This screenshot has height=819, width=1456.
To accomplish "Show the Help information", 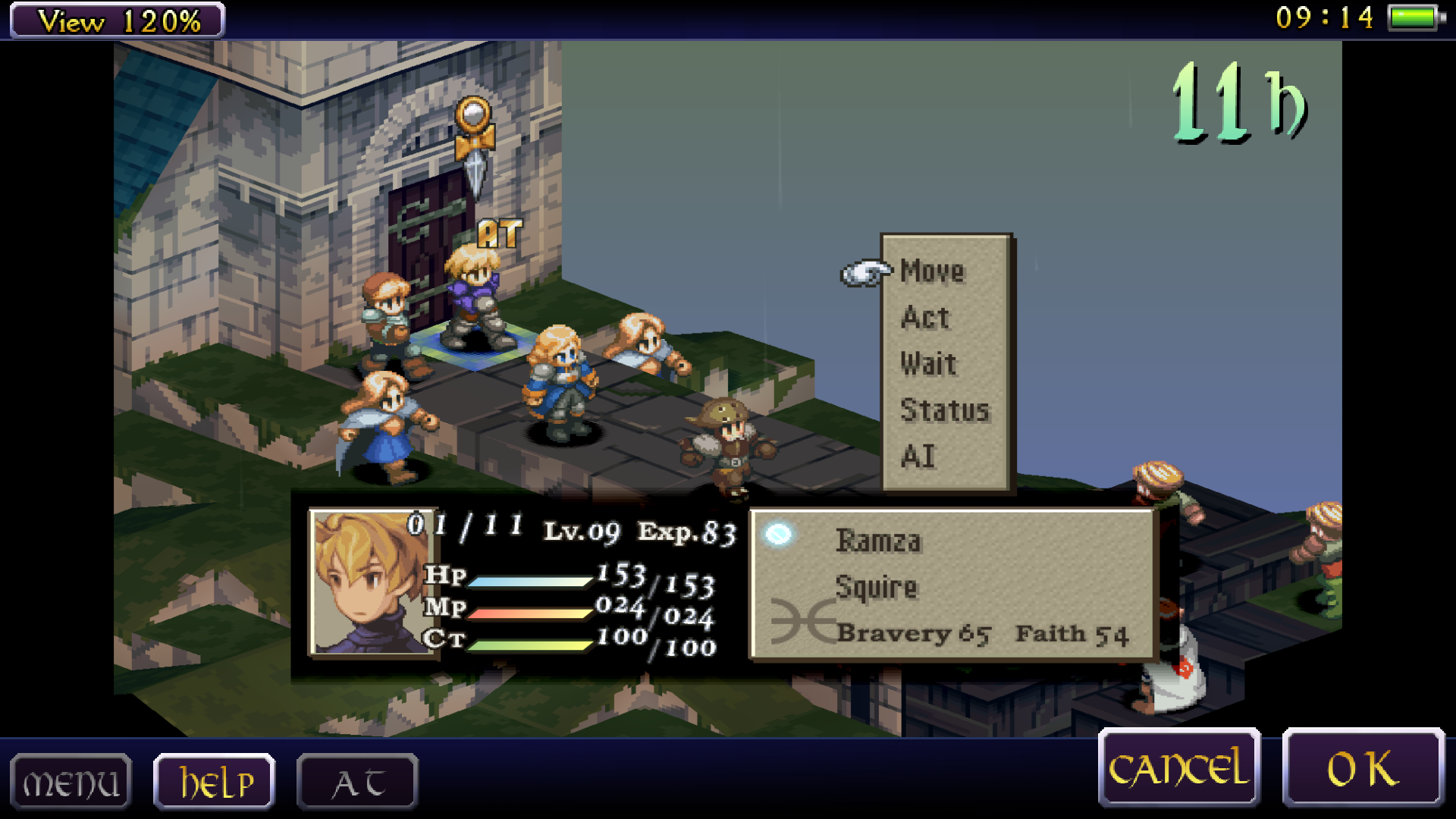I will (x=215, y=782).
